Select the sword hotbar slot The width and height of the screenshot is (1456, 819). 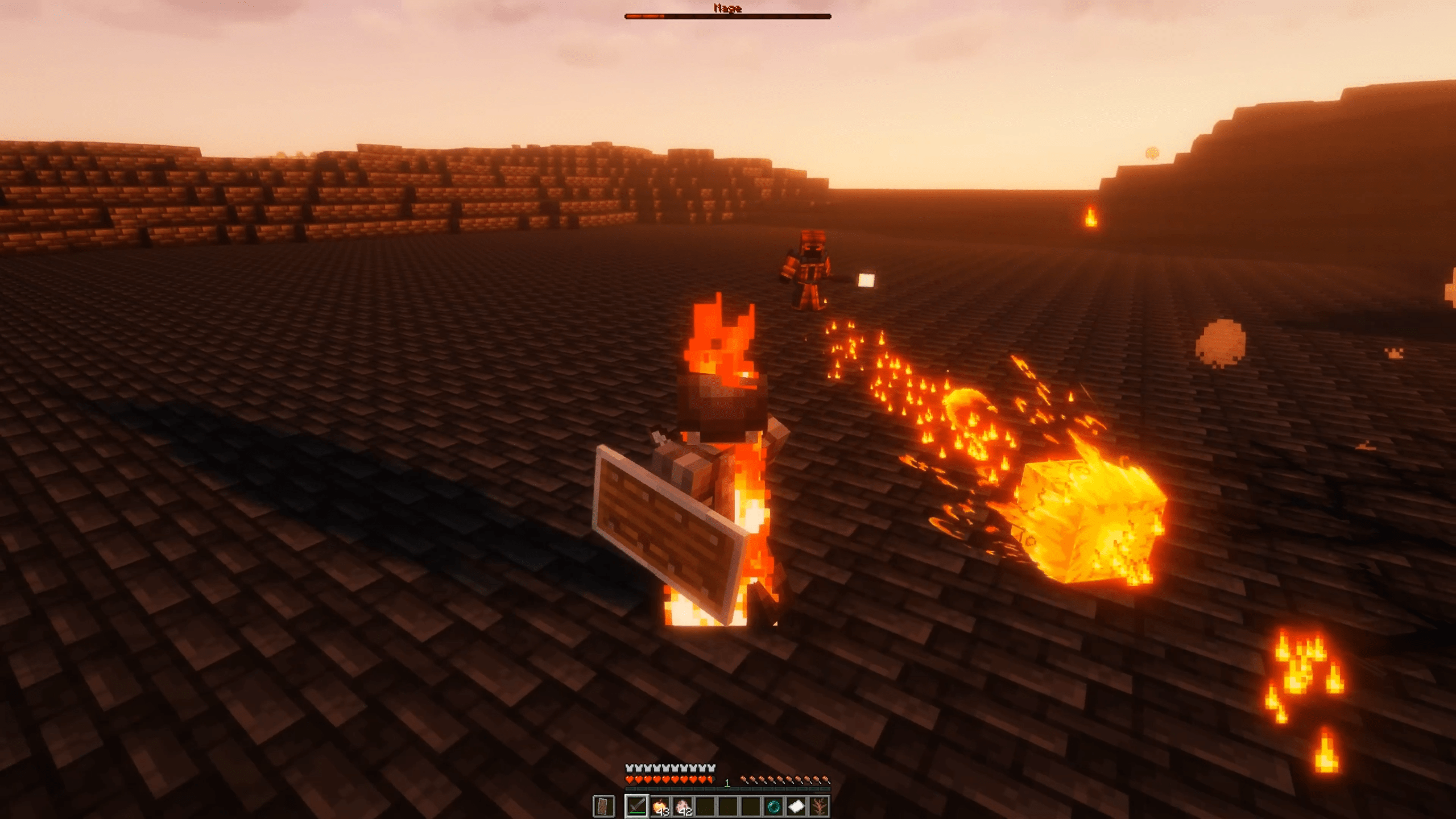click(636, 805)
